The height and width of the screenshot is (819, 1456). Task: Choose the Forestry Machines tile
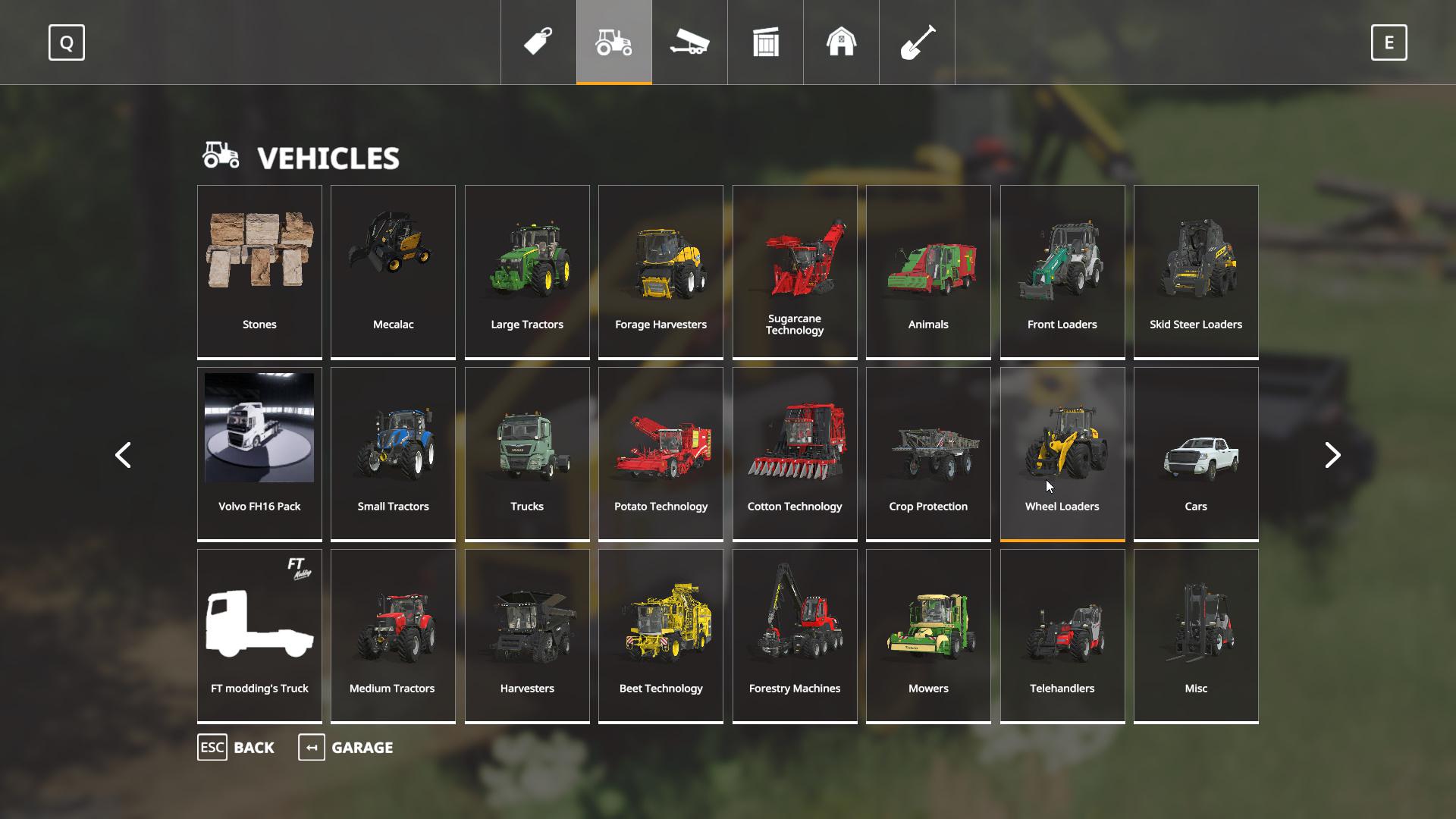(795, 635)
